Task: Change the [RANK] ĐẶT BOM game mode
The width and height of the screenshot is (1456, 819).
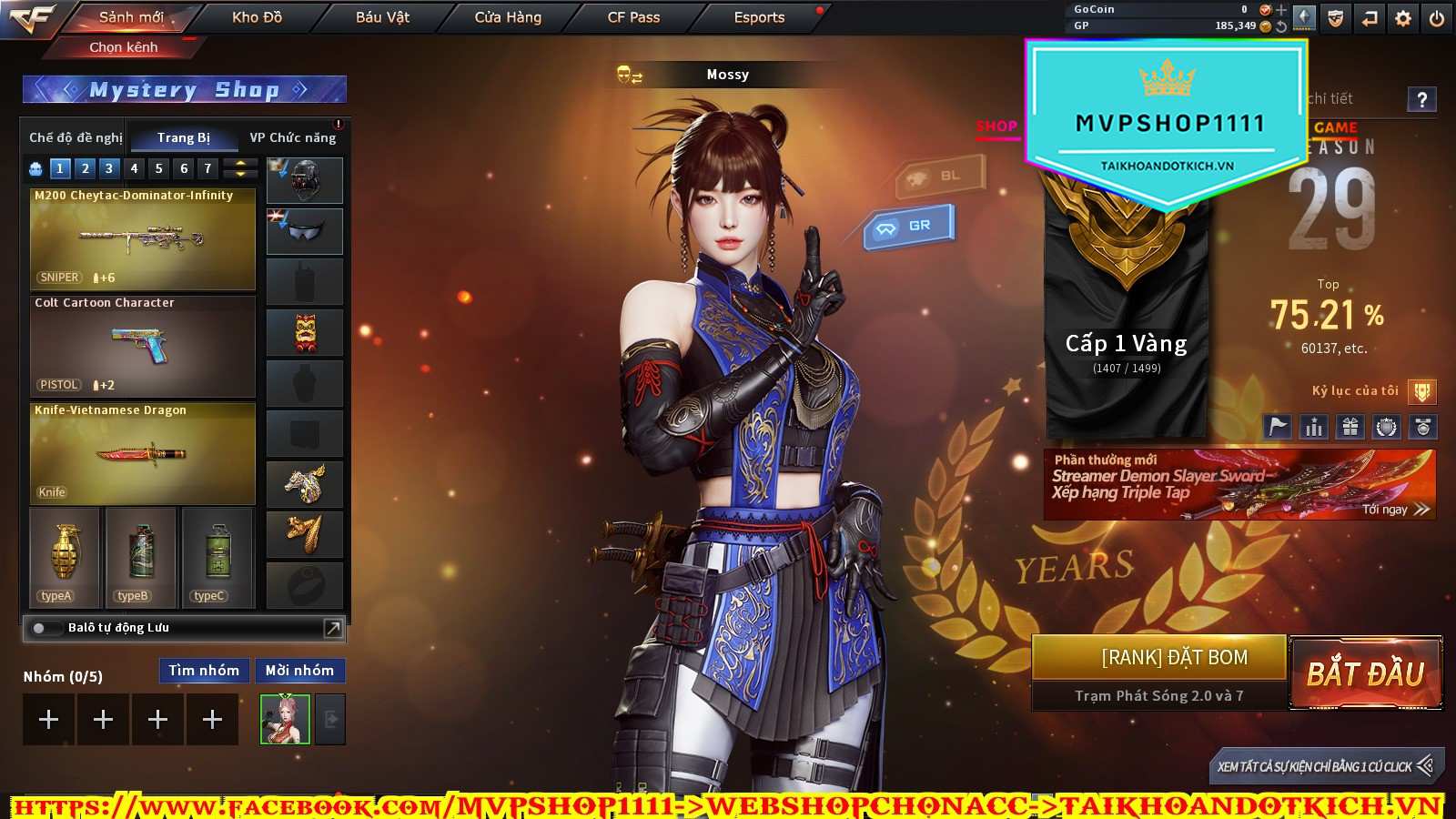Action: click(1174, 658)
